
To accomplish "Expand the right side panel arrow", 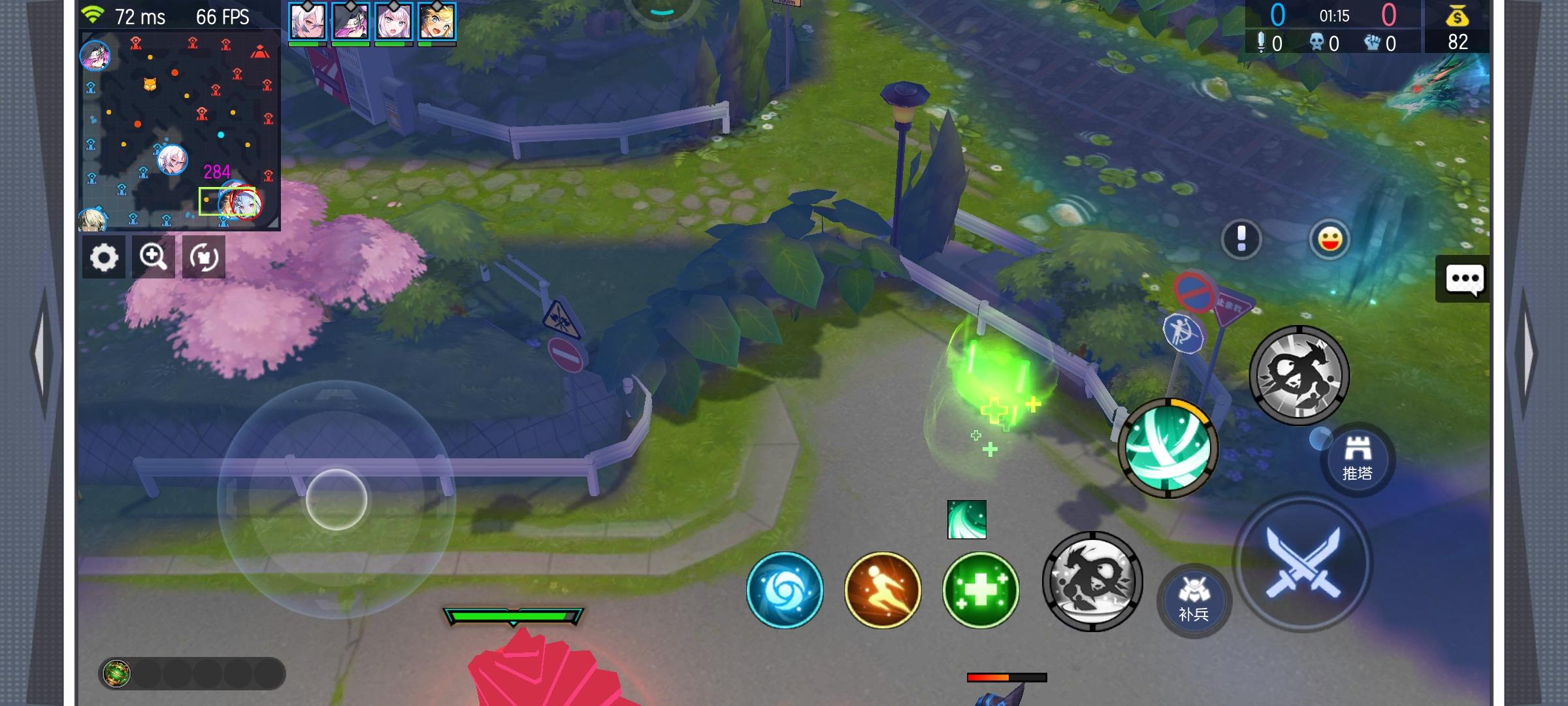I will click(1527, 353).
